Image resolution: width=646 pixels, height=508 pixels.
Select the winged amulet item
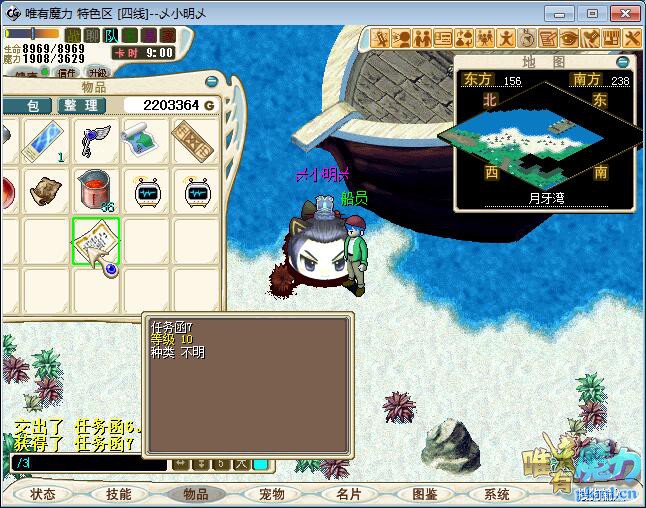95,141
